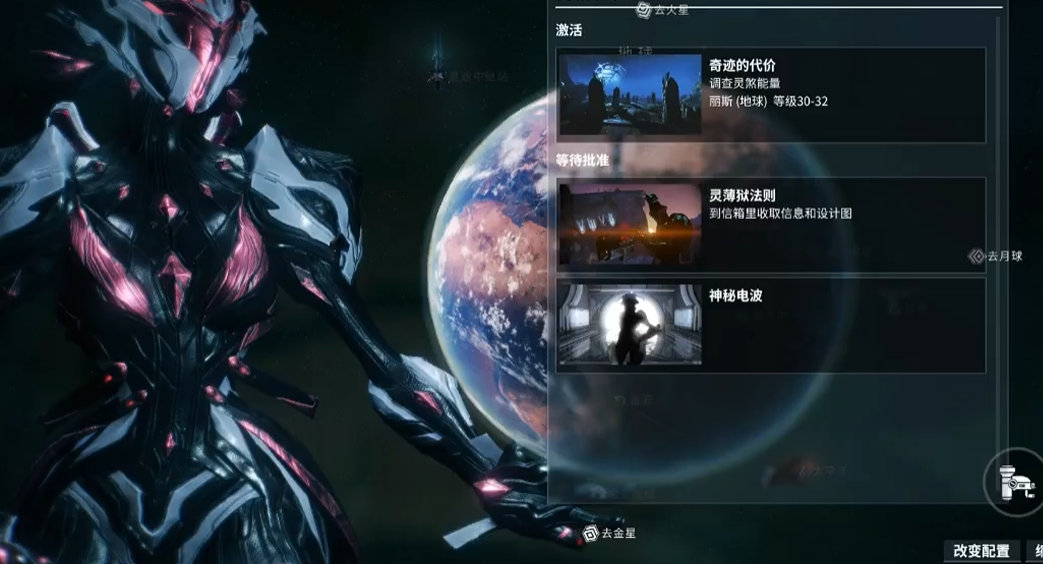Click the 奇迹的代价 quest thumbnail image
The width and height of the screenshot is (1043, 564).
(630, 95)
